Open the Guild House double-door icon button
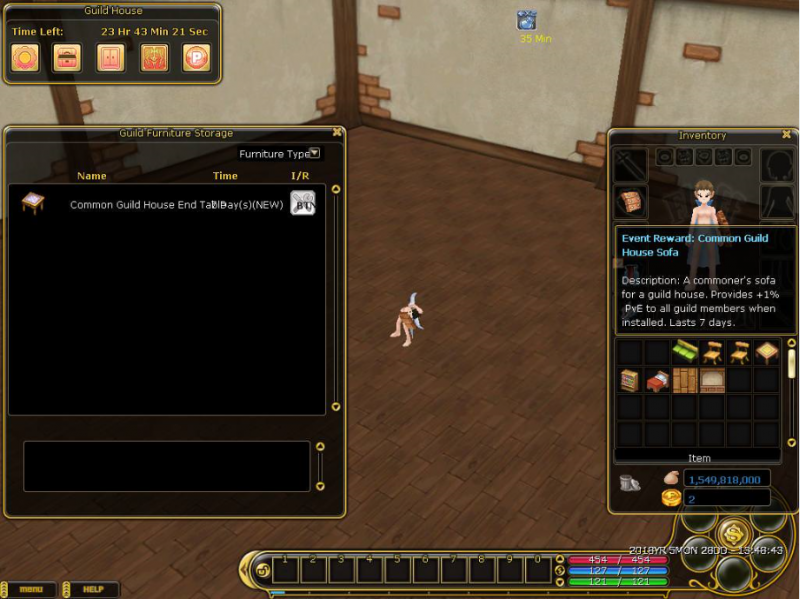The width and height of the screenshot is (800, 599). 110,57
